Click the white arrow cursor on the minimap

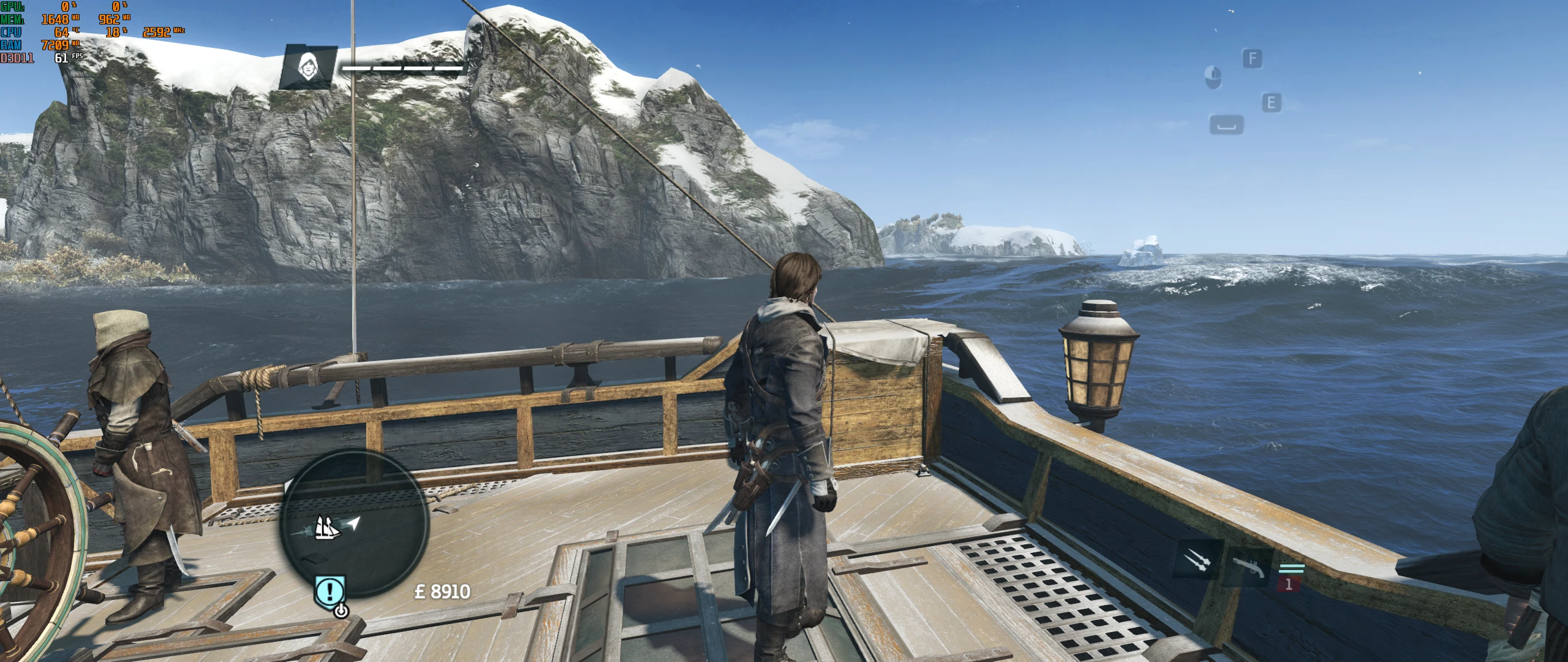[354, 523]
